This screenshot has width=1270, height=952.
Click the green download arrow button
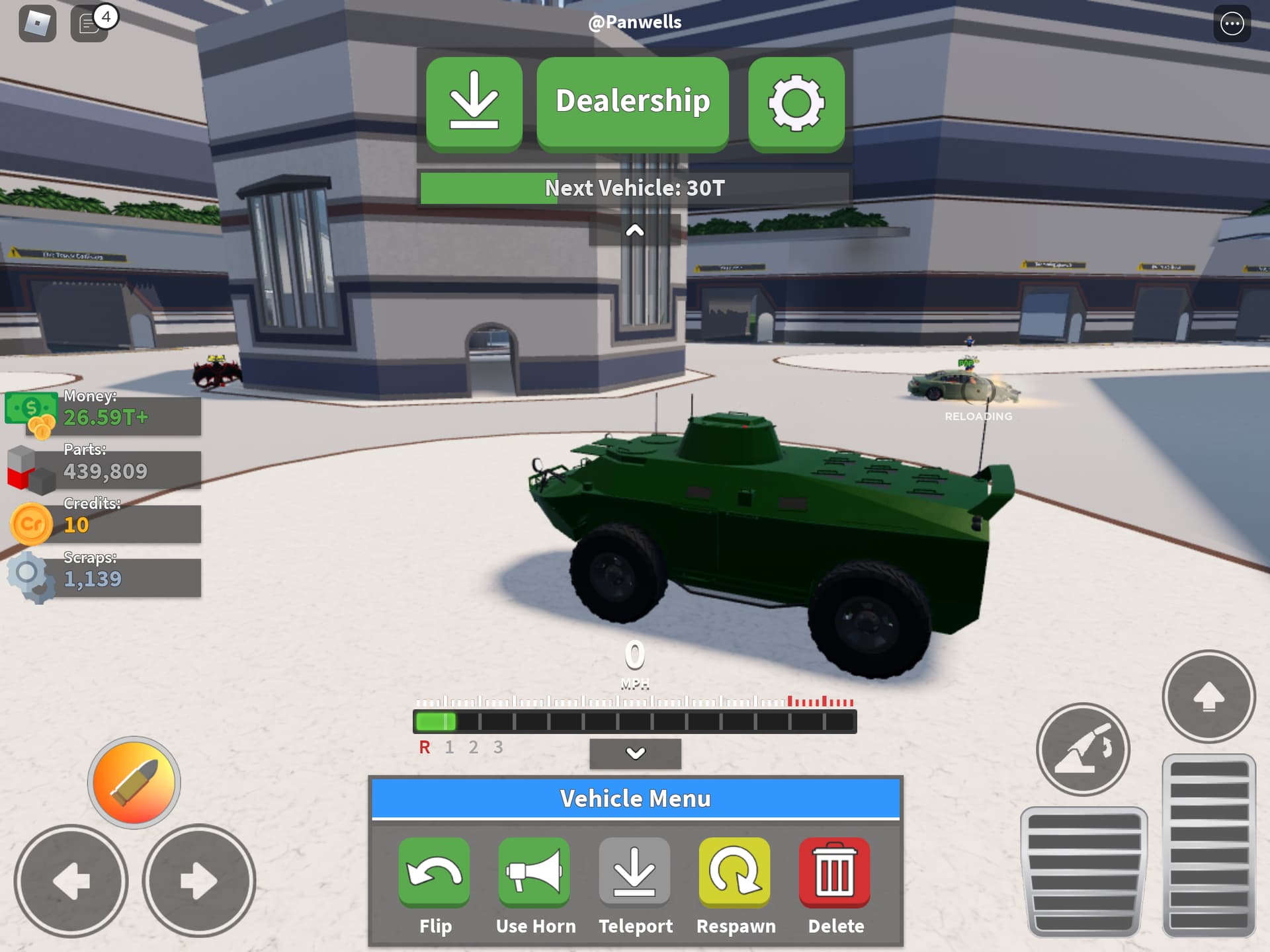click(474, 102)
